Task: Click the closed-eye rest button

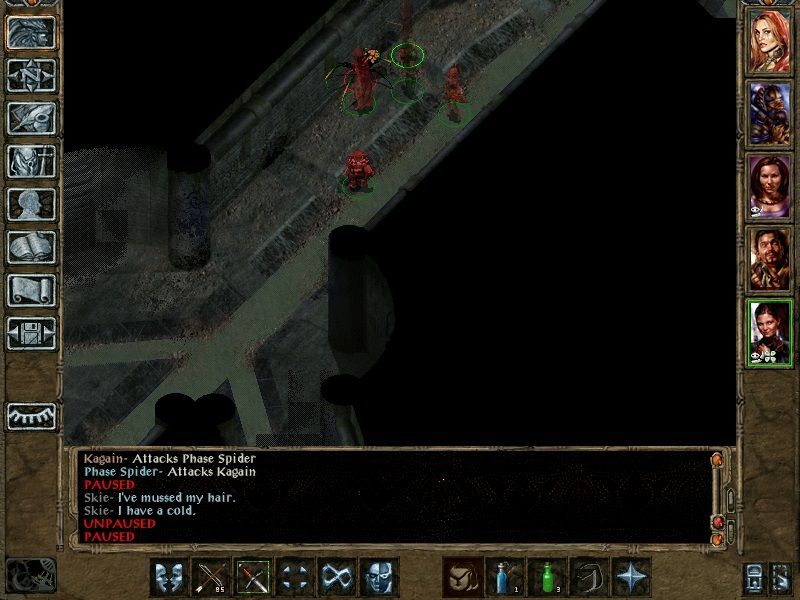Action: click(31, 416)
